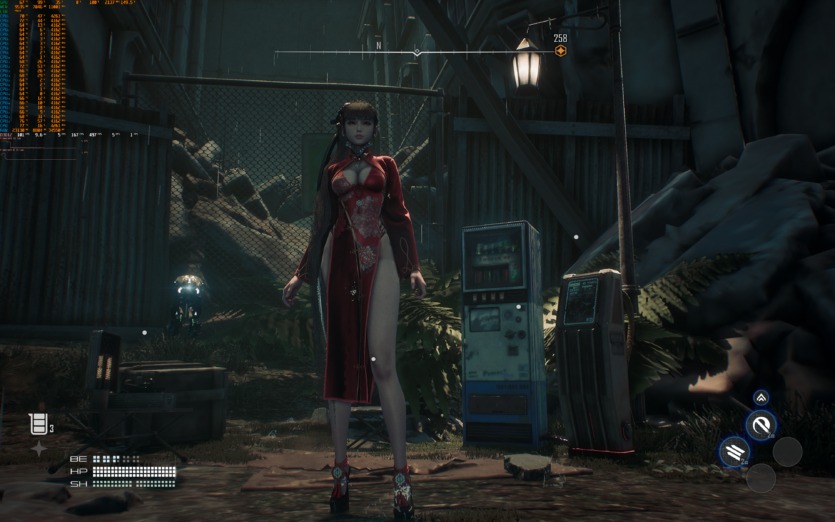Screen dimensions: 835x522
Task: Click the compass bar's north marker
Action: point(379,45)
